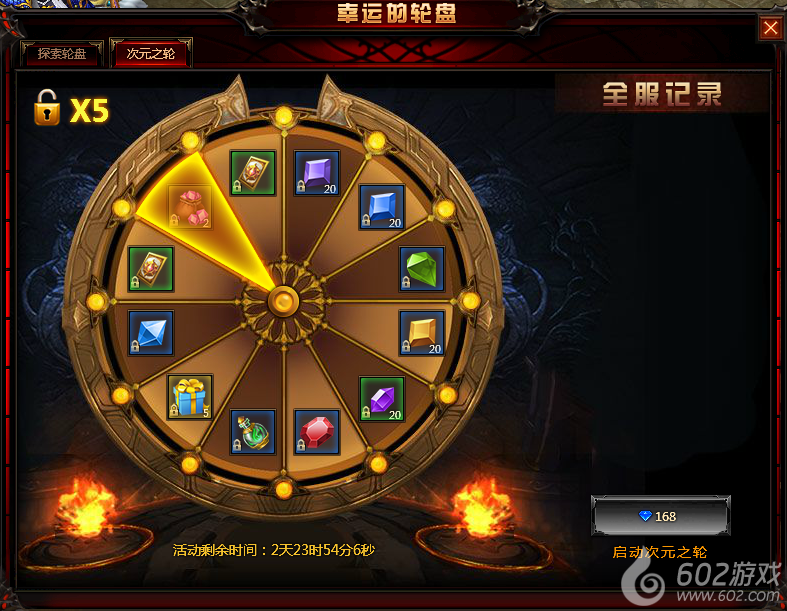Select the 次元之轮 tab
Image resolution: width=787 pixels, height=611 pixels.
click(151, 54)
